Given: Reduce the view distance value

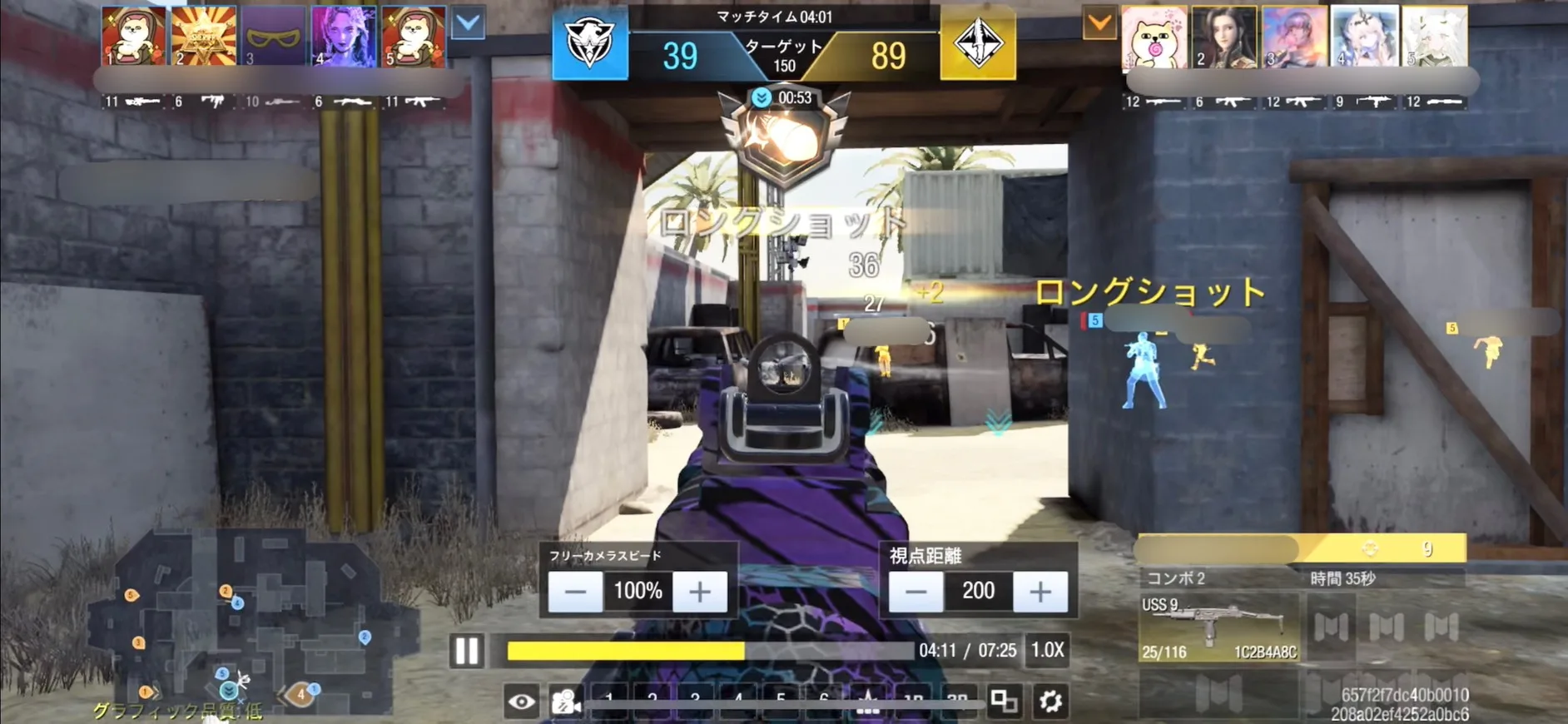Looking at the screenshot, I should [915, 592].
